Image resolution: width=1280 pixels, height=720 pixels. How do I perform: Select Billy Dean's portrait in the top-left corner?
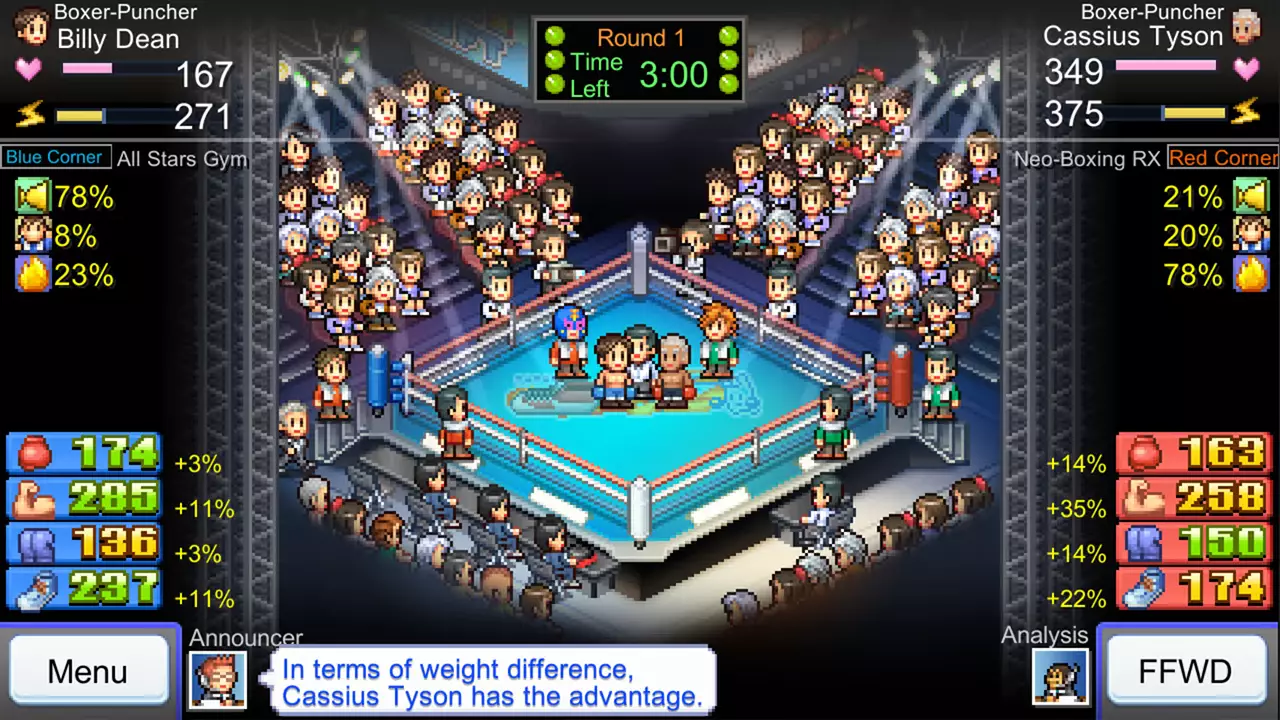coord(30,28)
